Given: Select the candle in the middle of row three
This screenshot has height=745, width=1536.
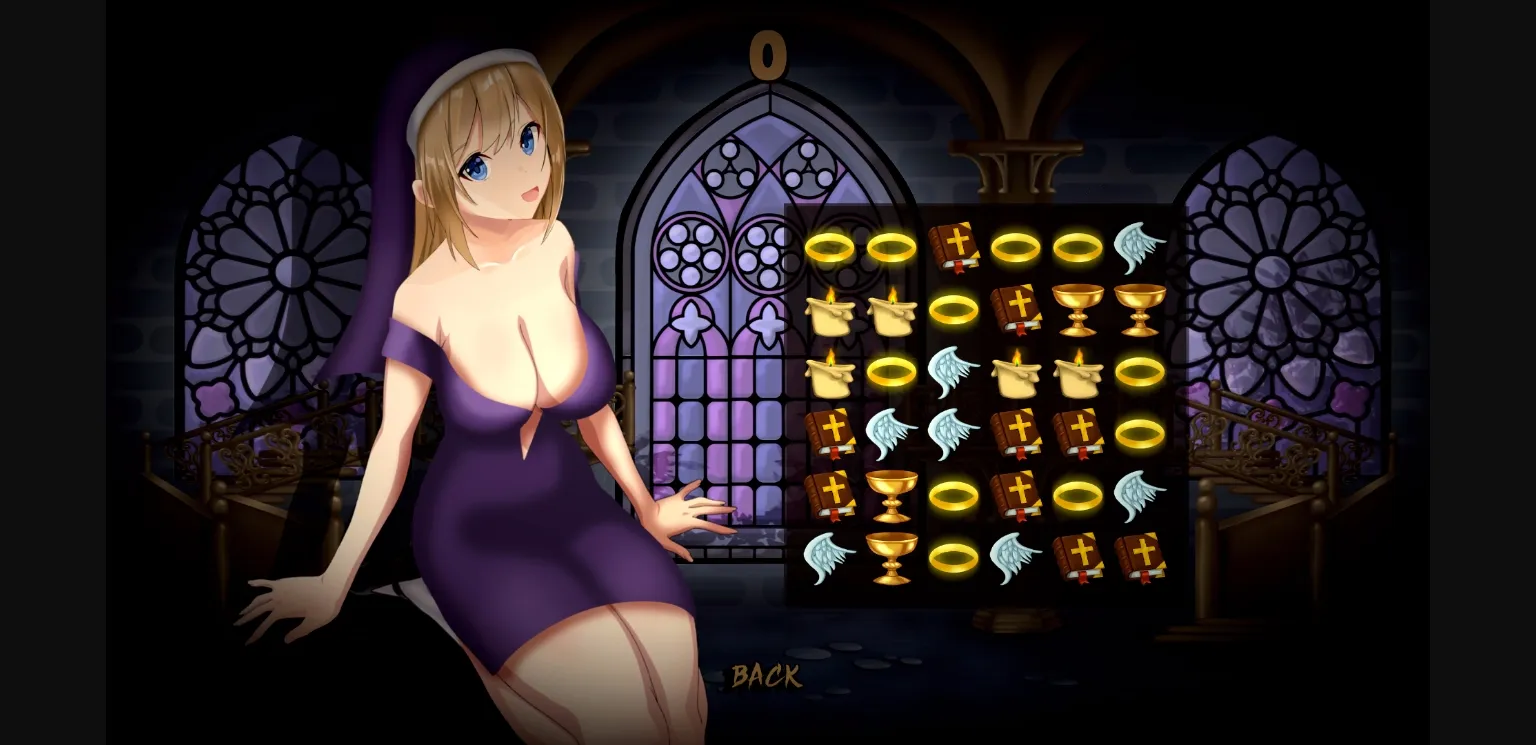Looking at the screenshot, I should pyautogui.click(x=1016, y=372).
